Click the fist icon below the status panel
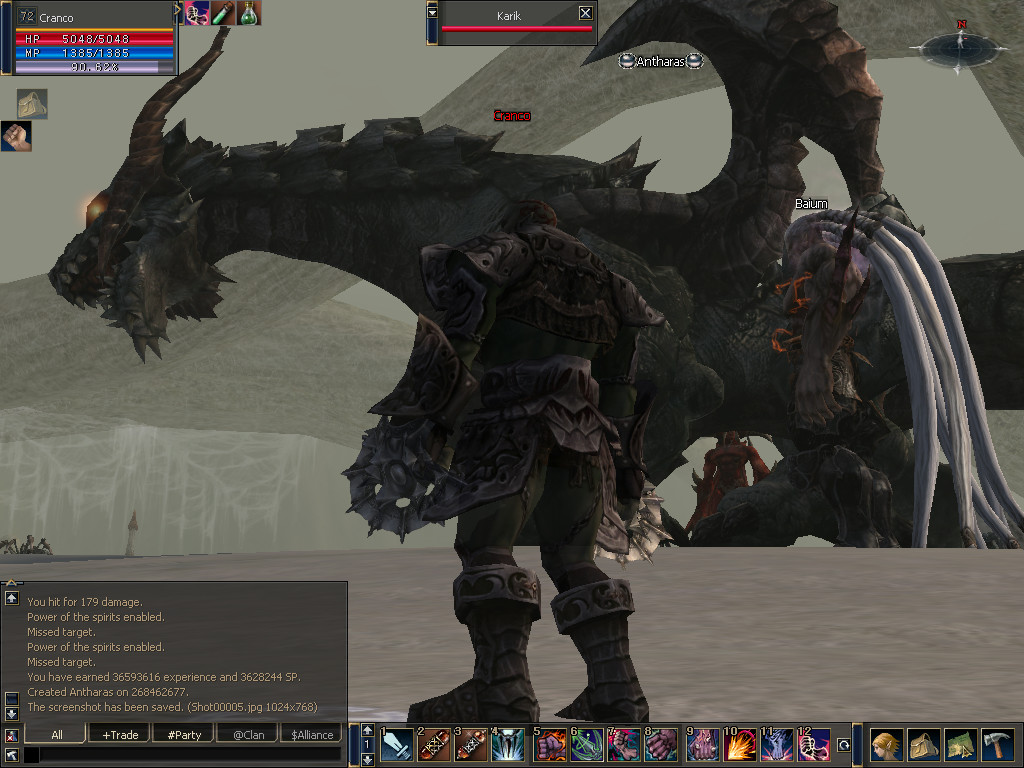Screen dimensions: 1024x768 pyautogui.click(x=15, y=136)
